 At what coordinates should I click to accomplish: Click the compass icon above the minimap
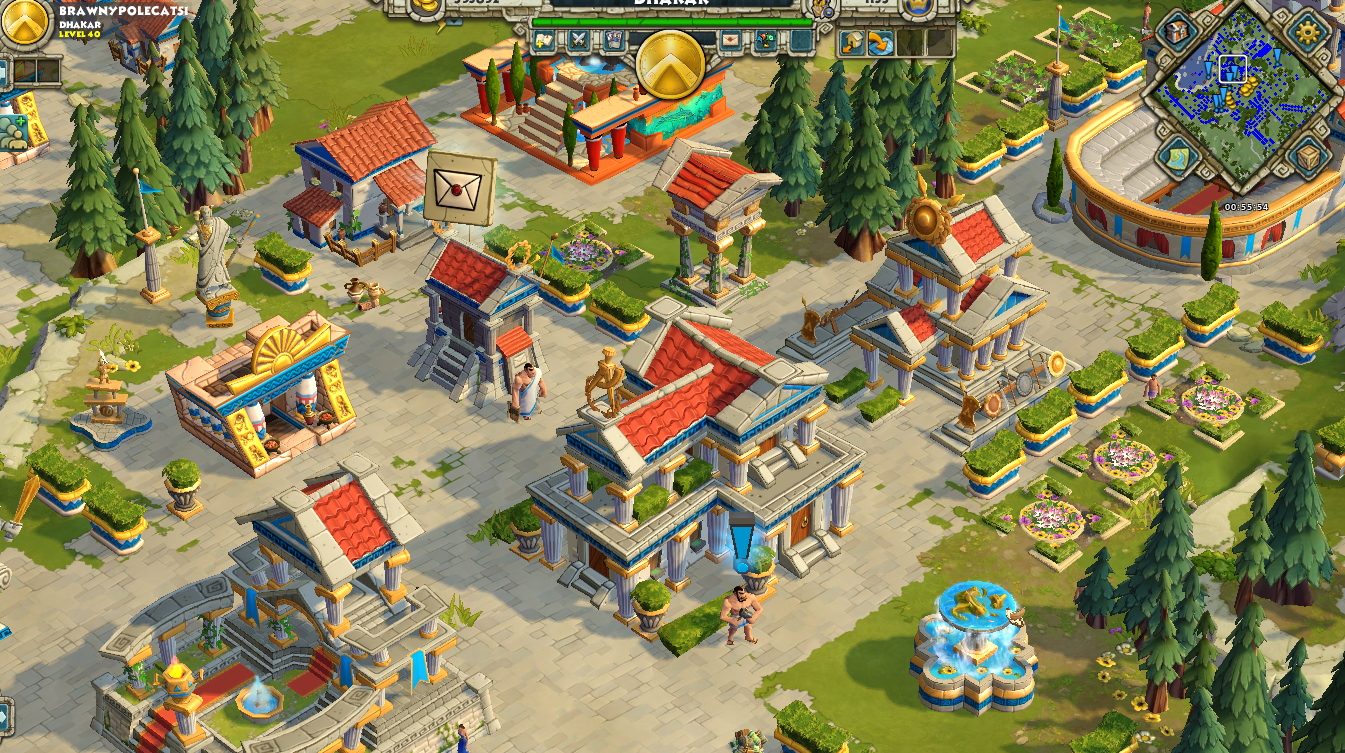[1175, 32]
